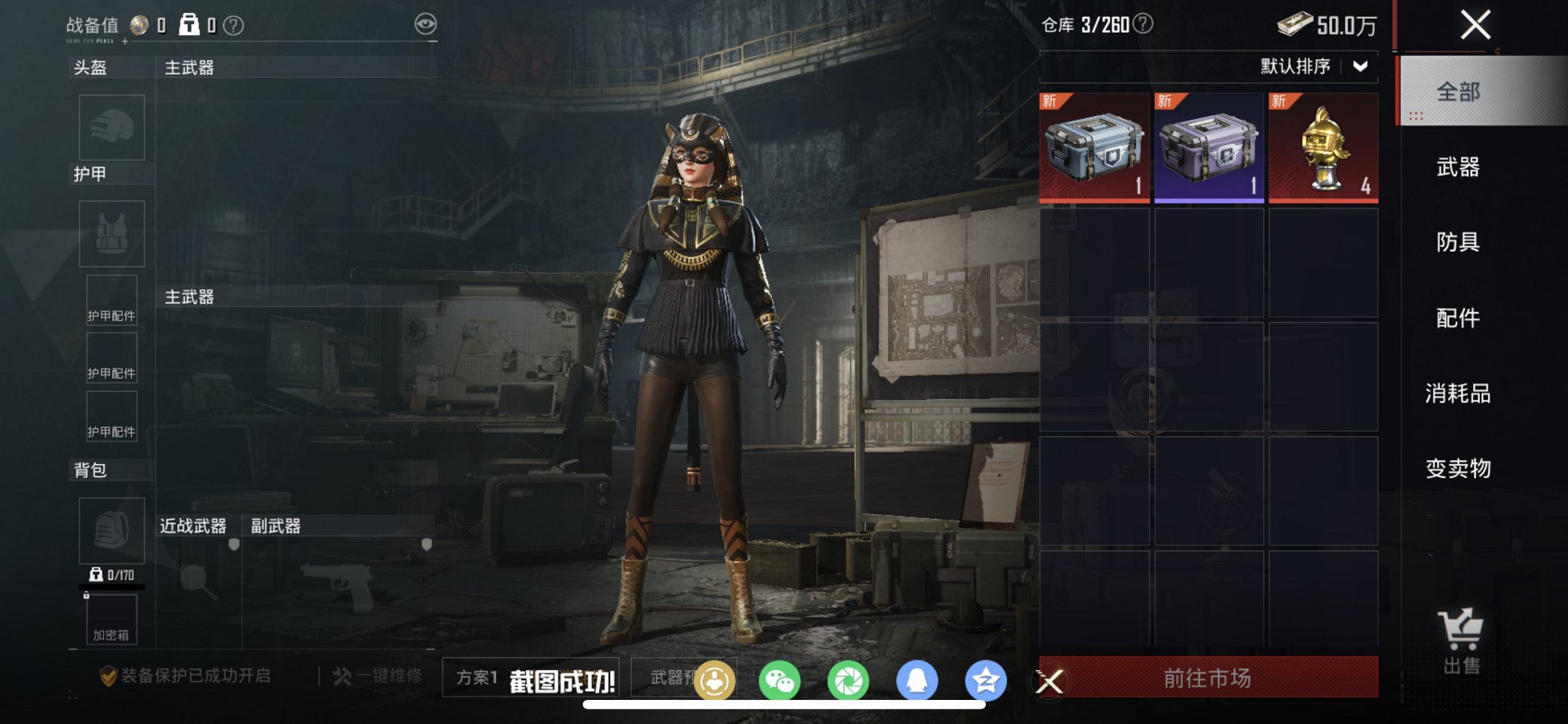
Task: Toggle the eye visibility icon
Action: tap(426, 24)
